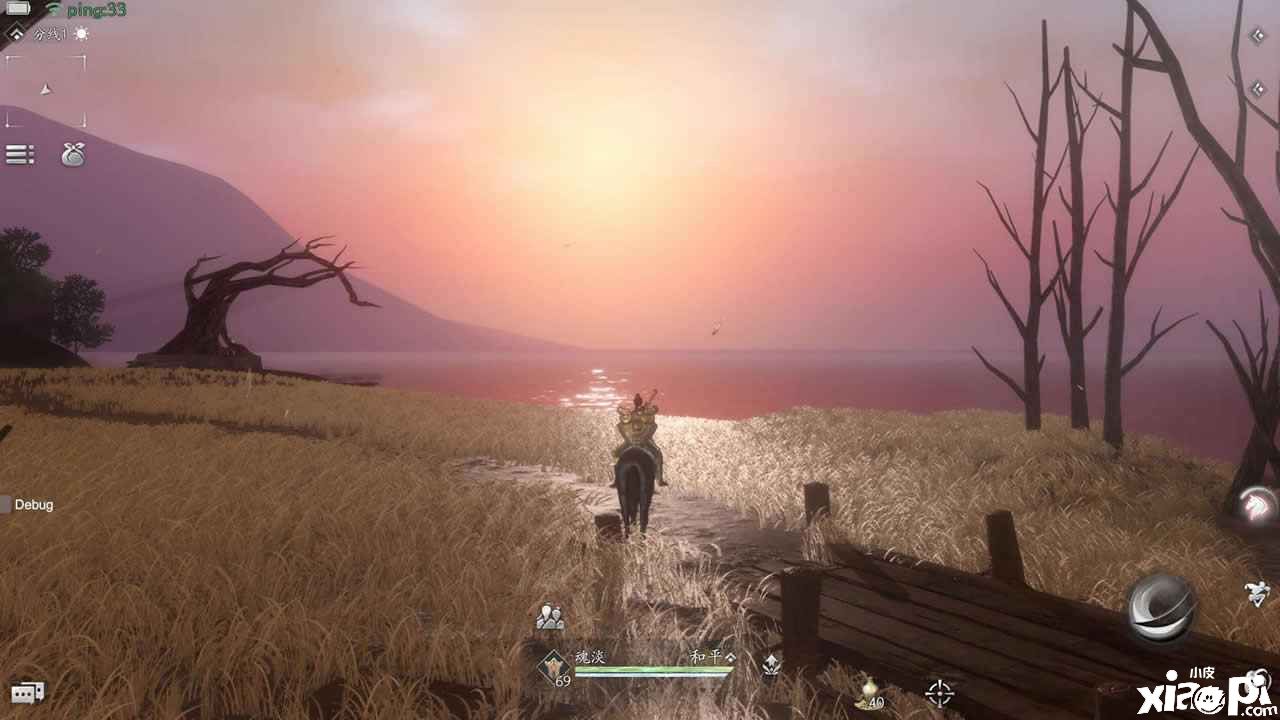Tap the large swirl attack button
Viewport: 1280px width, 720px height.
coord(1161,606)
